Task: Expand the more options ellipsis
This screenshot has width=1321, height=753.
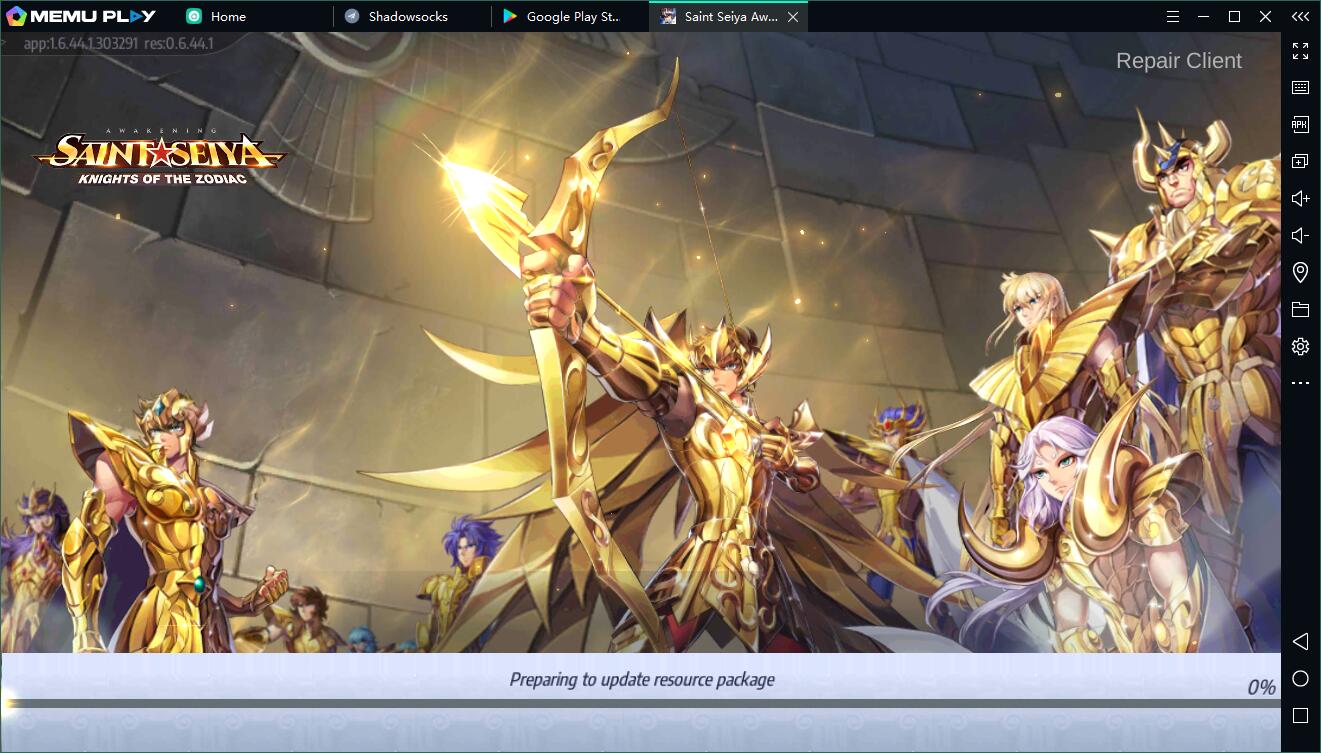Action: (1300, 383)
